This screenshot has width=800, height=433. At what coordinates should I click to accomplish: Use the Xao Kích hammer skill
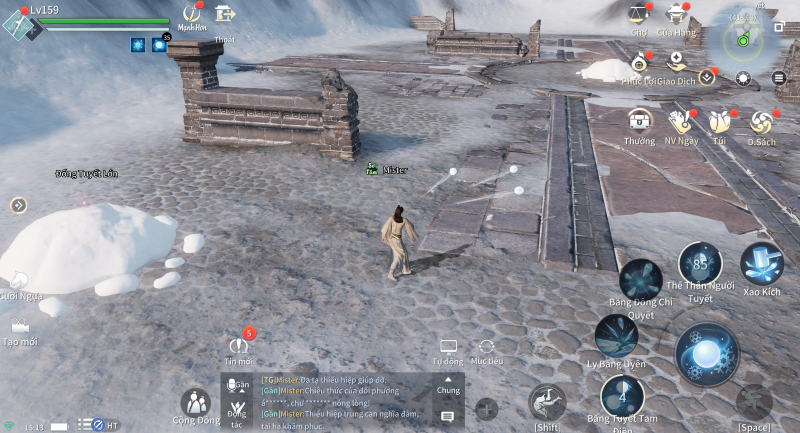coord(762,264)
